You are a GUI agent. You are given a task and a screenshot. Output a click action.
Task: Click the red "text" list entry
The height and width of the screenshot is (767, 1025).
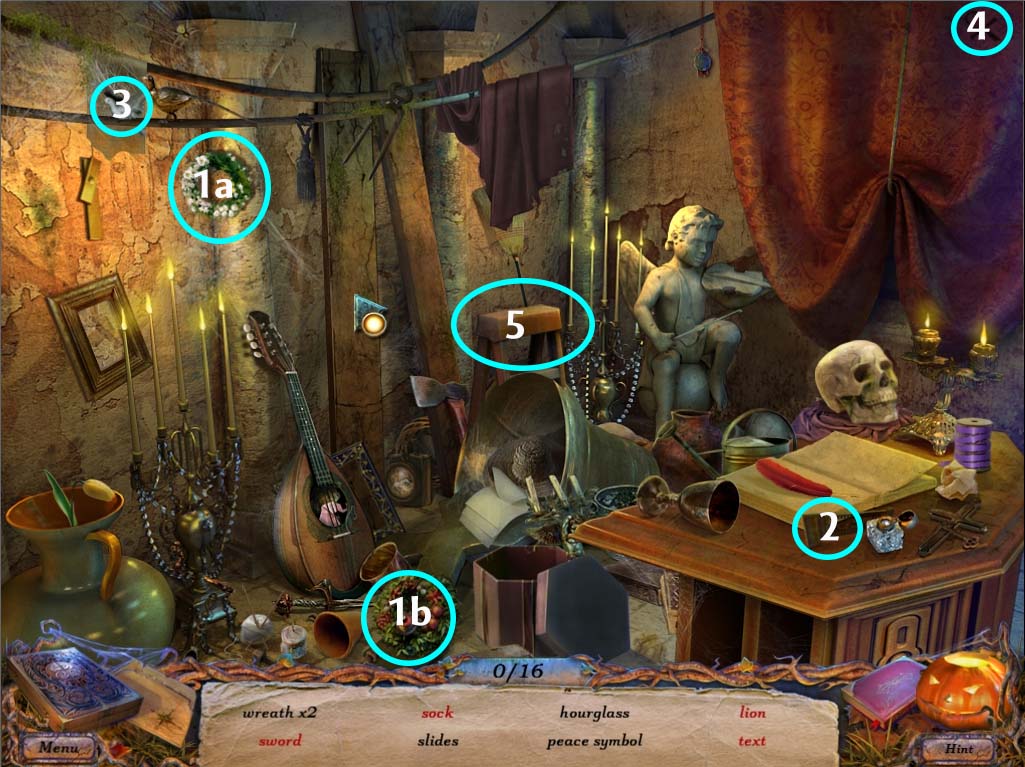pyautogui.click(x=752, y=741)
